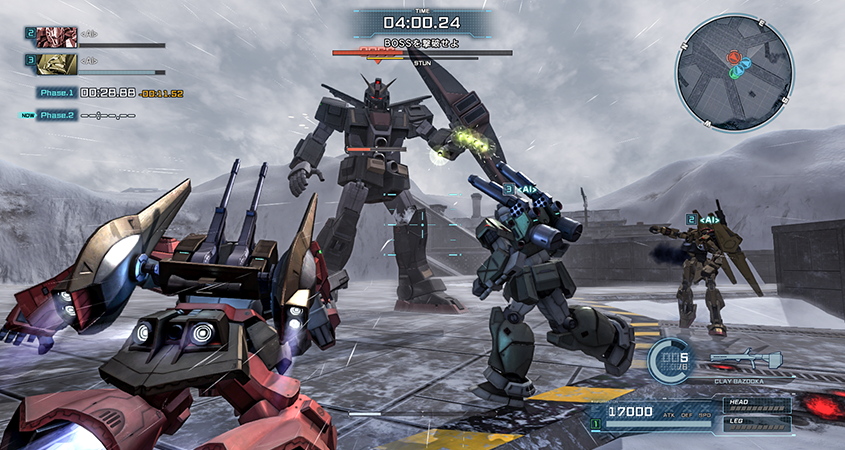Image resolution: width=845 pixels, height=450 pixels.
Task: Select teammate 3's tan mobile suit portrait
Action: tap(57, 64)
